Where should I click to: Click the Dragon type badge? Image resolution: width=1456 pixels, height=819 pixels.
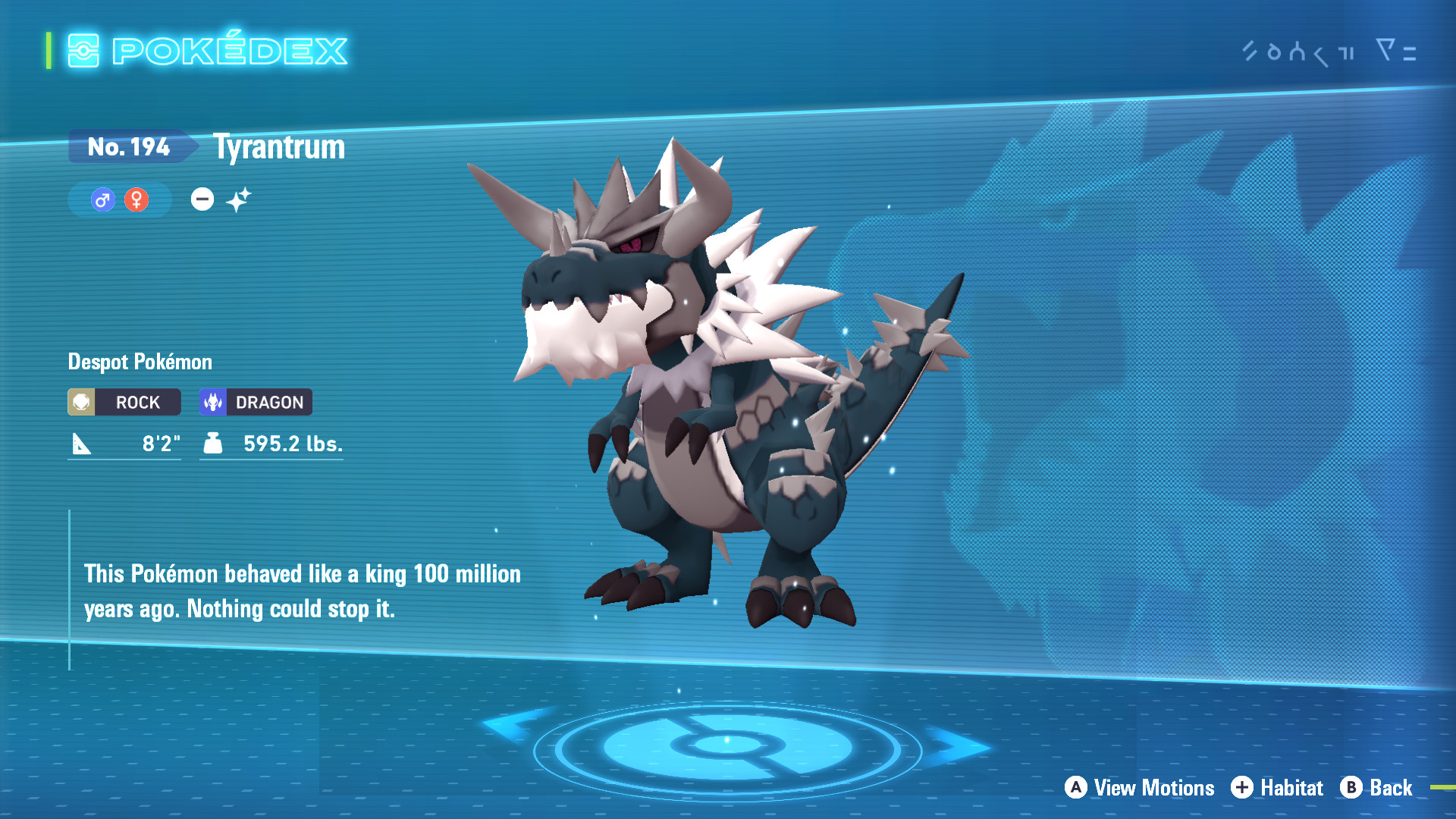coord(256,402)
